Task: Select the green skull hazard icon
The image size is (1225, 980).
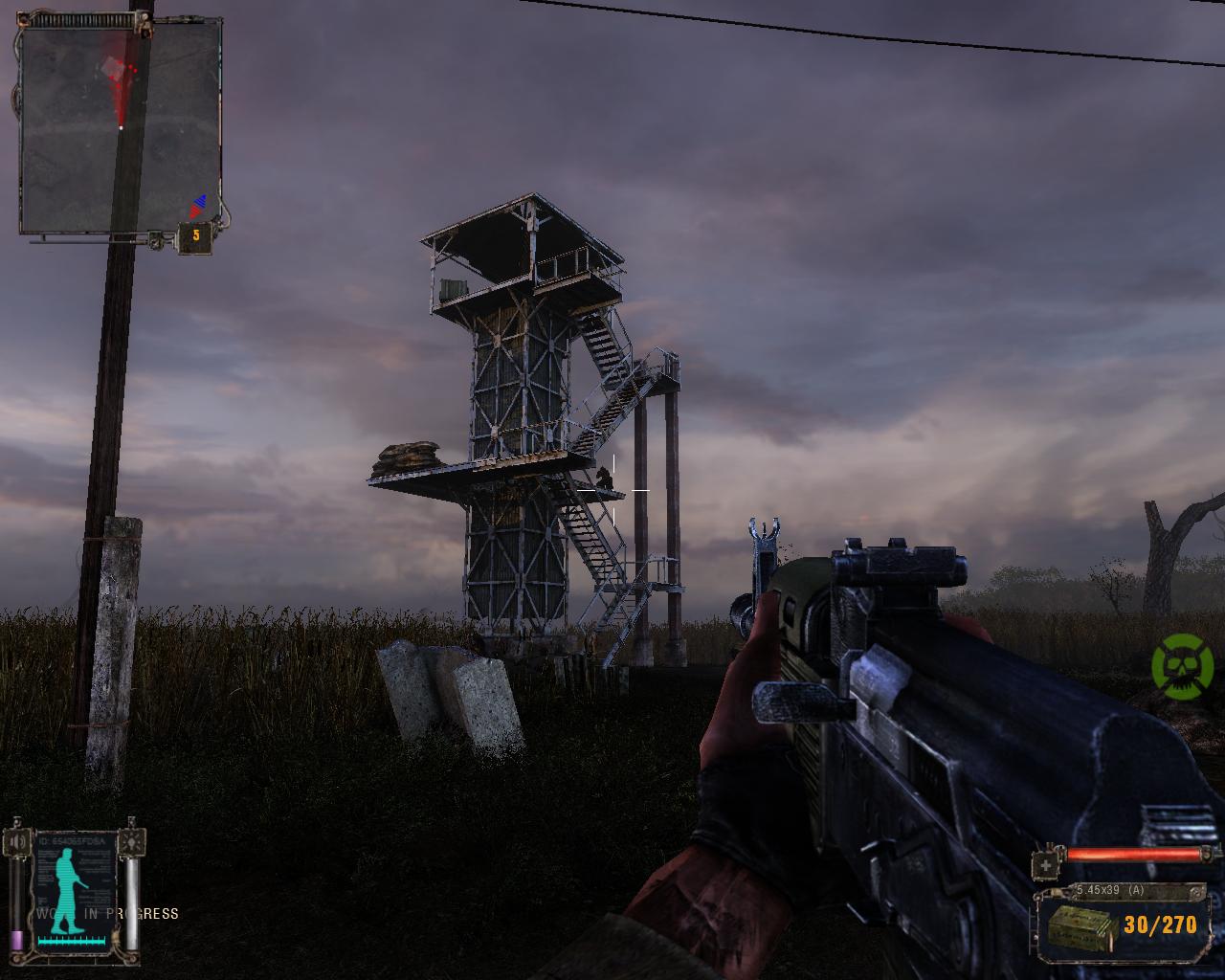Action: point(1182,663)
